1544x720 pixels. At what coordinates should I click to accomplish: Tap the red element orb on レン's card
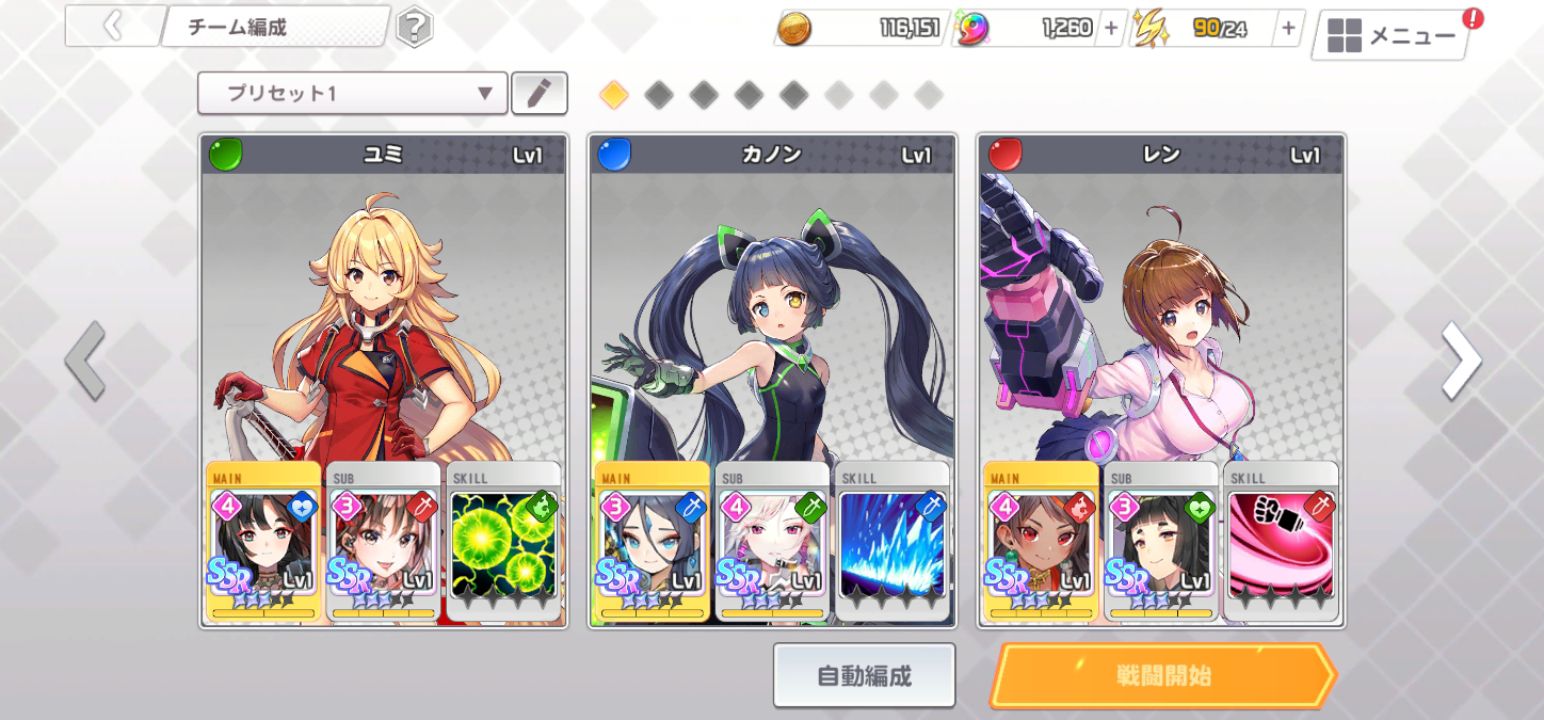[1003, 150]
